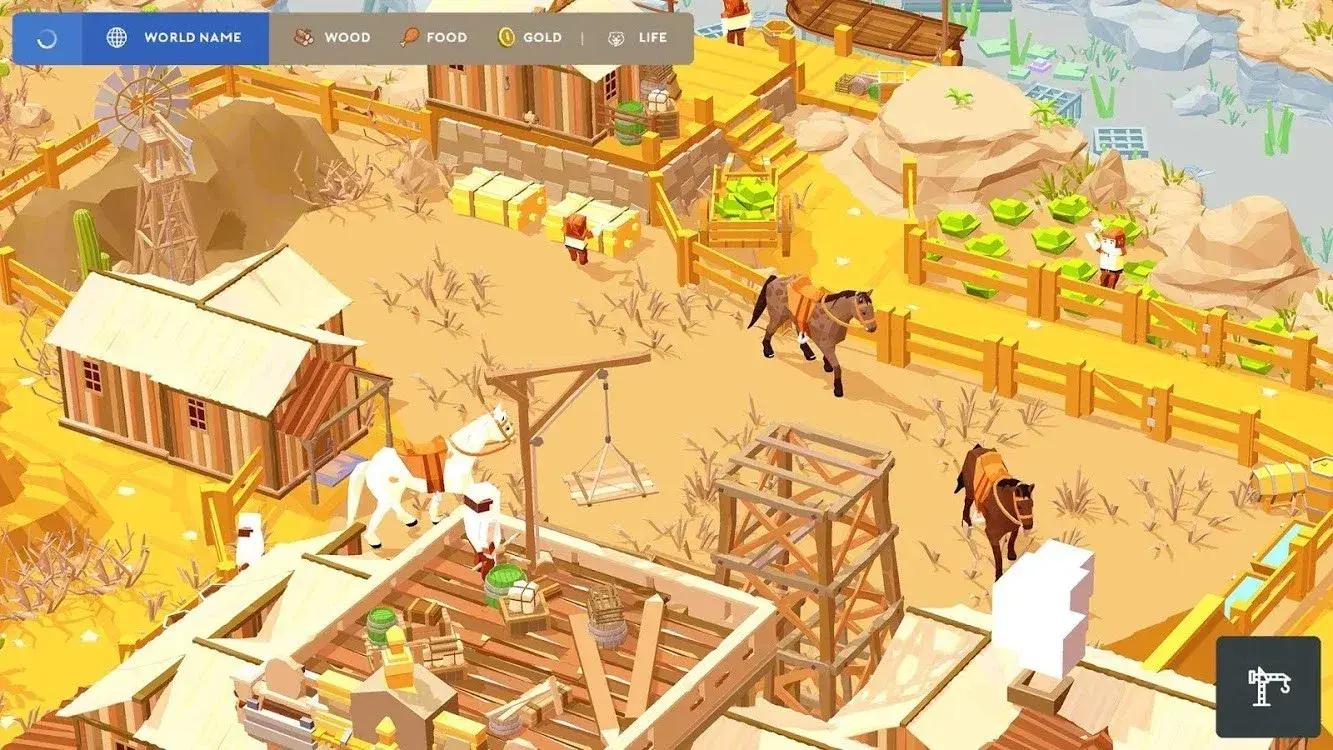Click the LIFE counter in resource bar
This screenshot has height=750, width=1333.
coord(652,37)
